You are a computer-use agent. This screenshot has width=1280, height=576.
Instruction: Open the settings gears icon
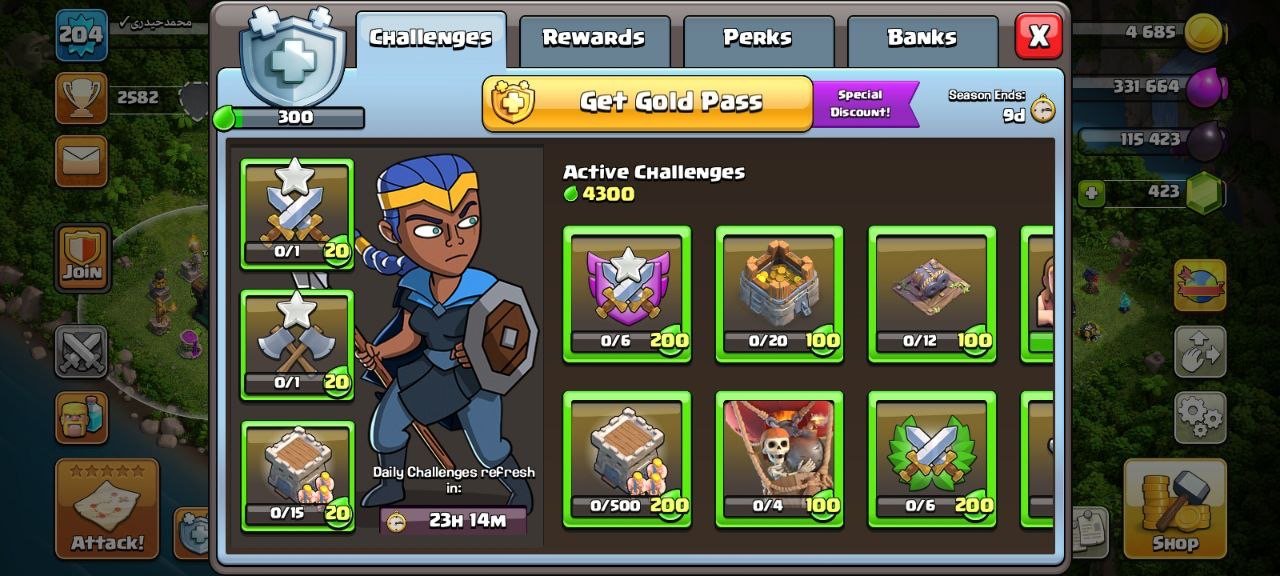(x=1199, y=417)
